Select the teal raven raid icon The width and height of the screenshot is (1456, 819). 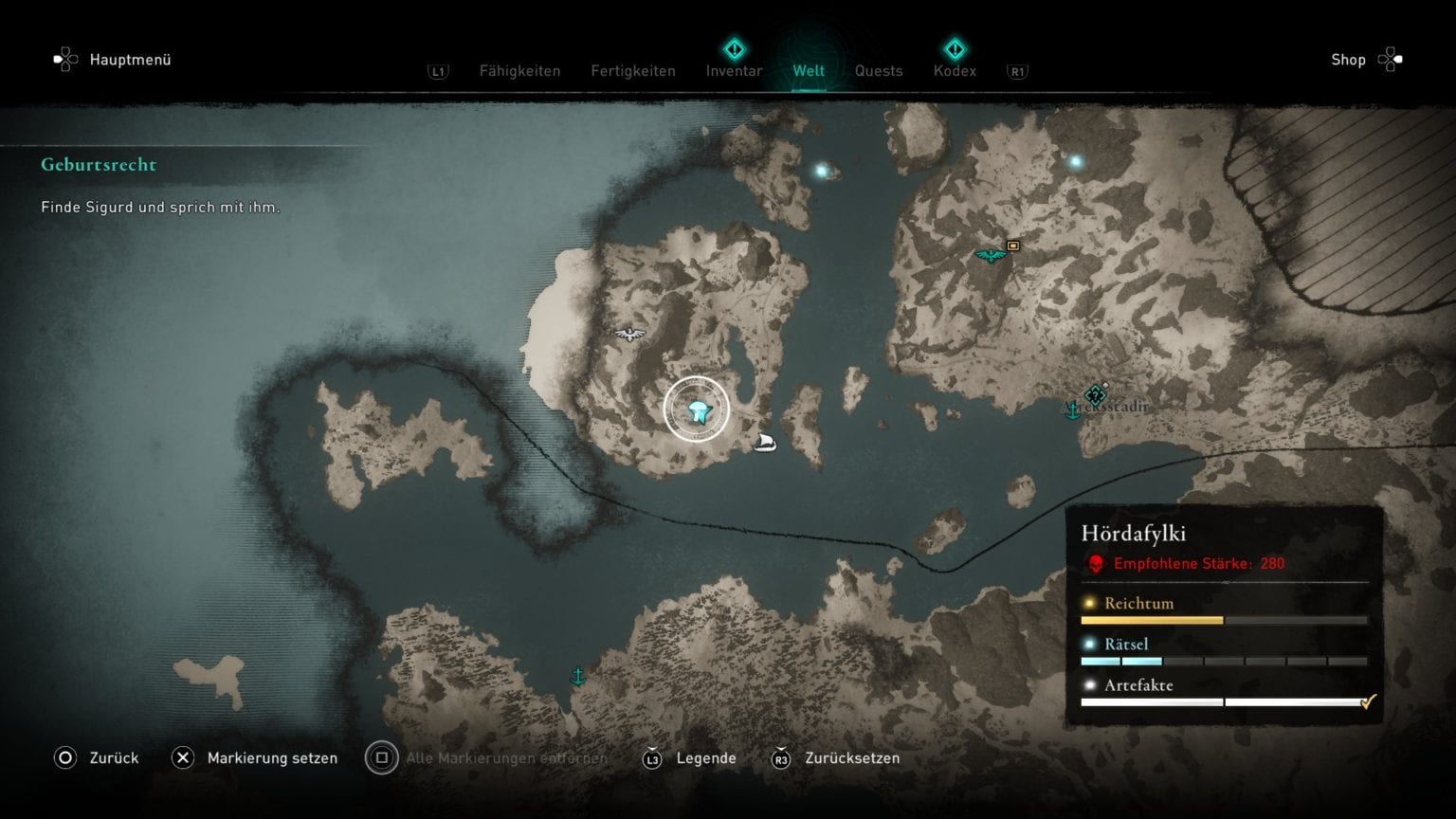990,254
